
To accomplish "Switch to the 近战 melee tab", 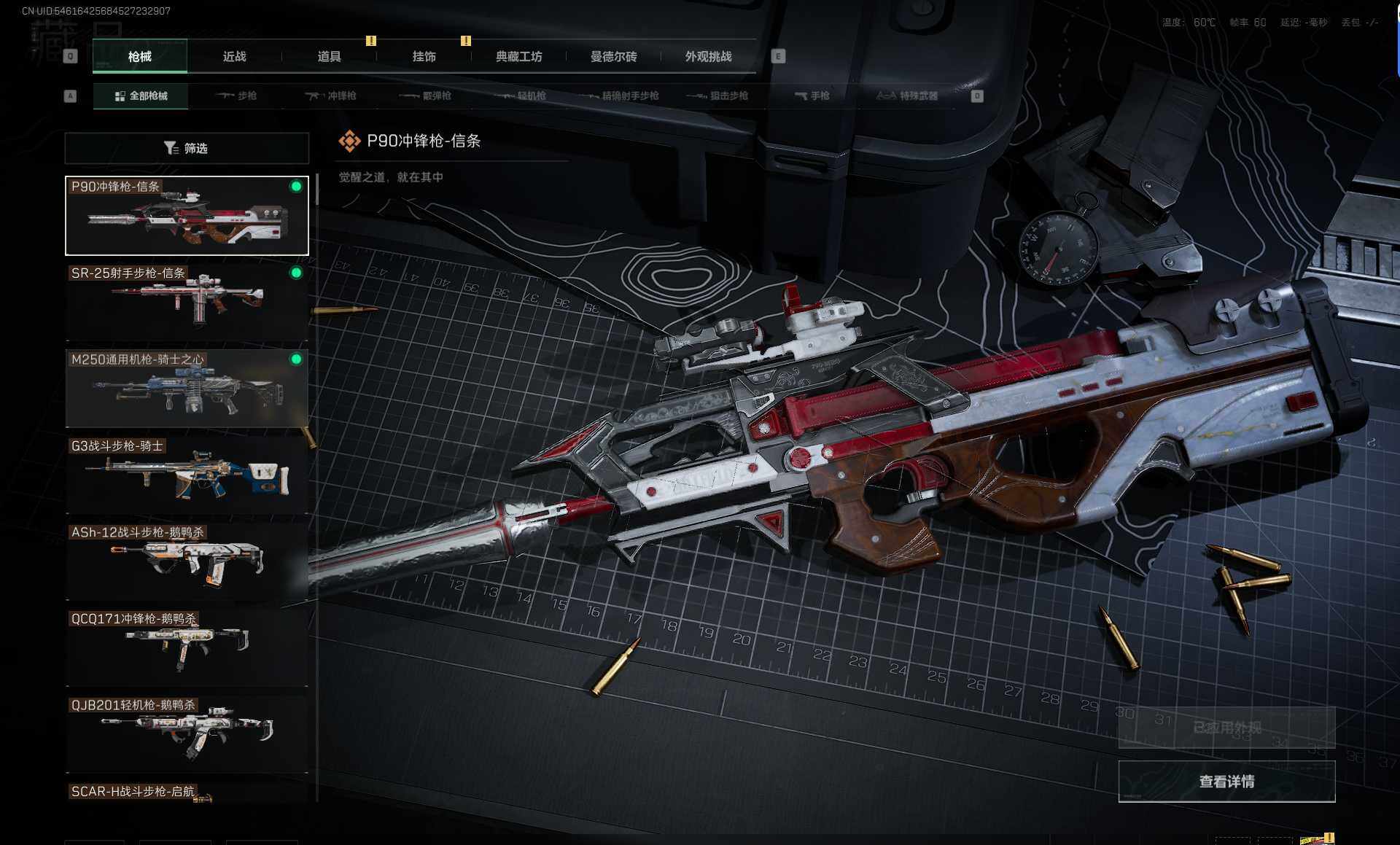I will (234, 57).
